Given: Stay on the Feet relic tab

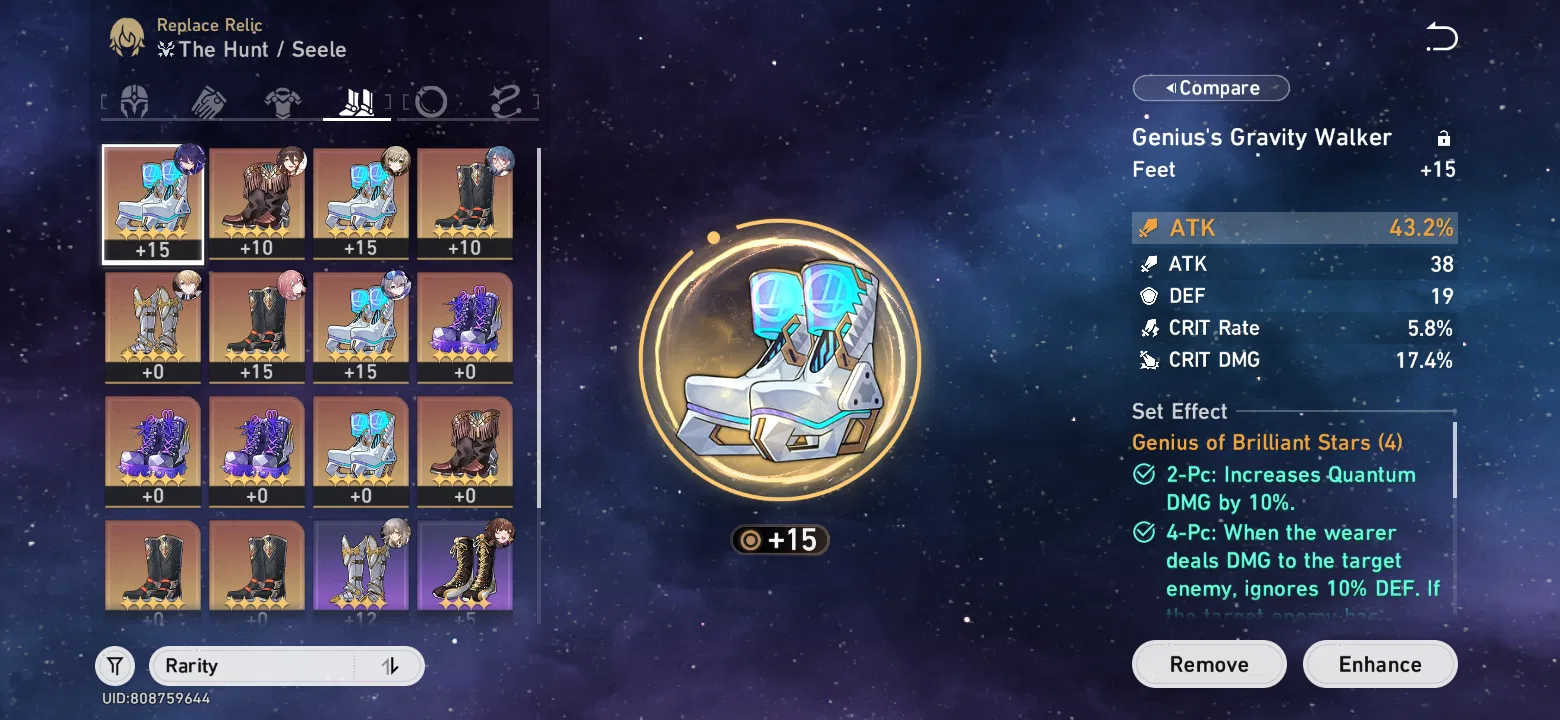Looking at the screenshot, I should tap(356, 99).
